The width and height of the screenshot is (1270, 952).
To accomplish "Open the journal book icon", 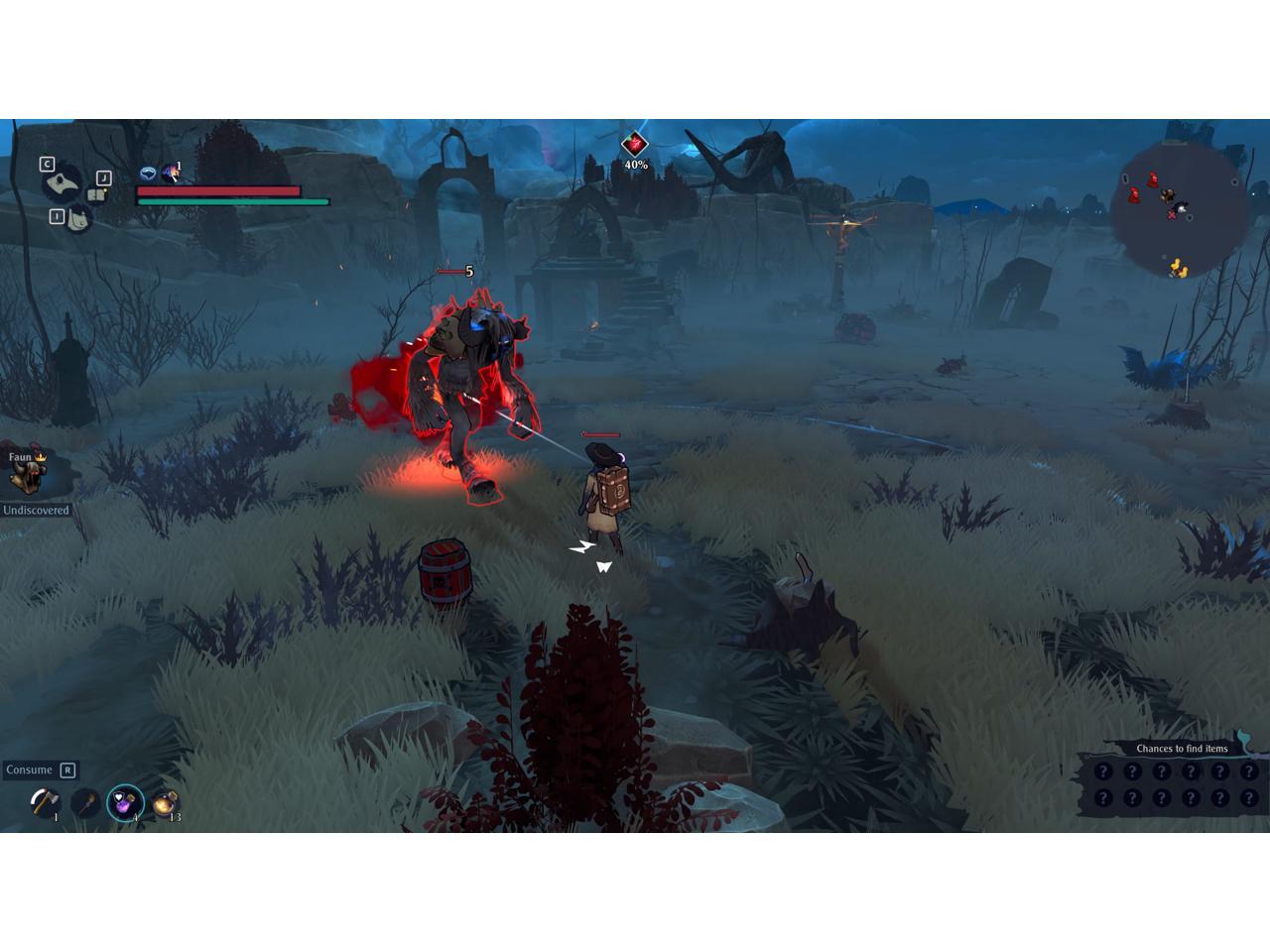I will tap(96, 194).
